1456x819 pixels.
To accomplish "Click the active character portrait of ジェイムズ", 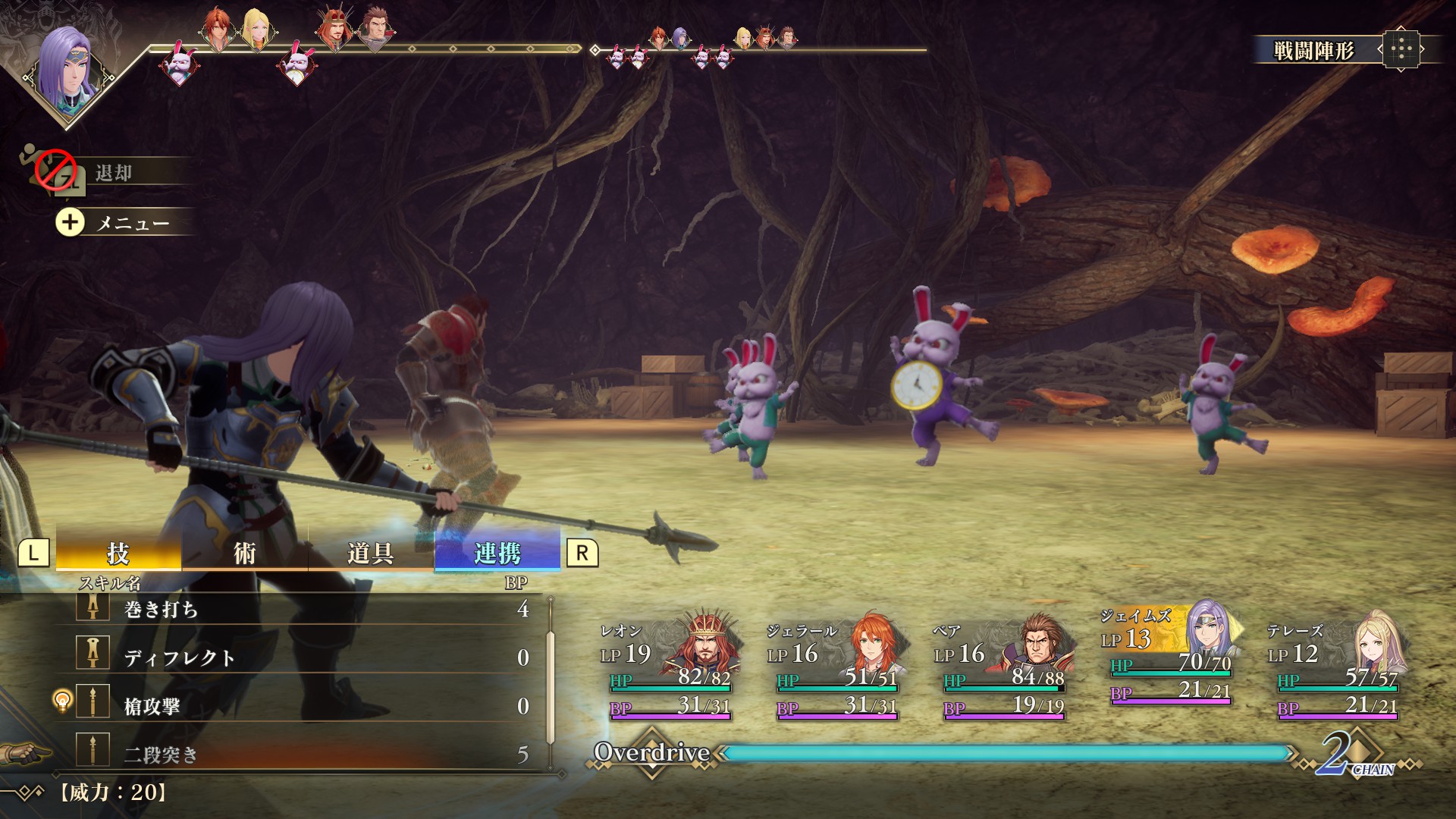I will [x=67, y=68].
